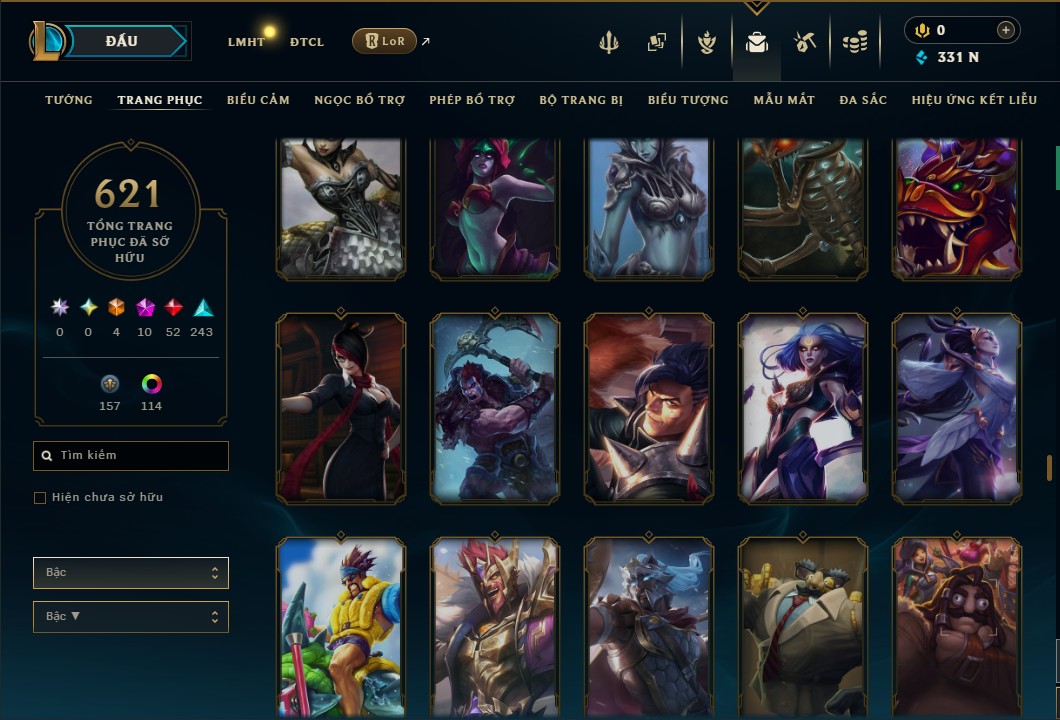Open the TƯỚNG champions tab
This screenshot has height=720, width=1060.
69,100
